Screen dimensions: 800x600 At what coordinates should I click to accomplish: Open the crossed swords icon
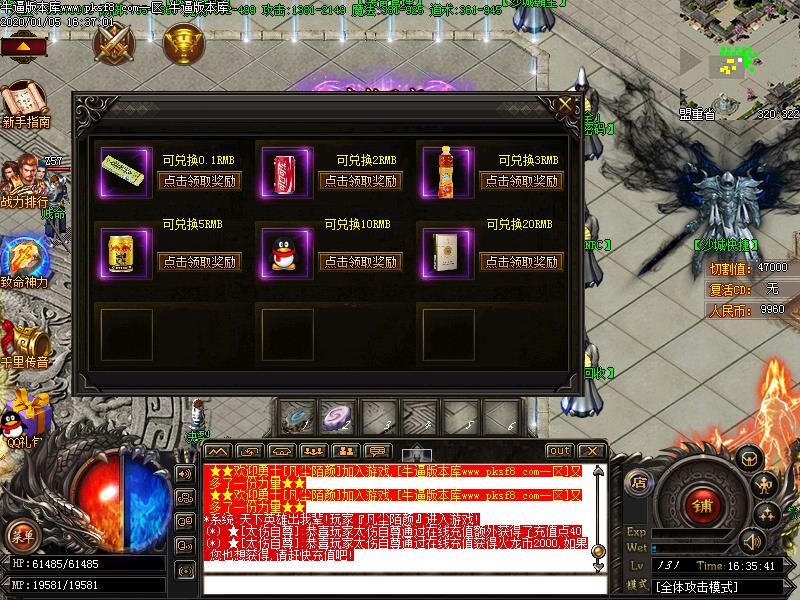click(x=113, y=42)
